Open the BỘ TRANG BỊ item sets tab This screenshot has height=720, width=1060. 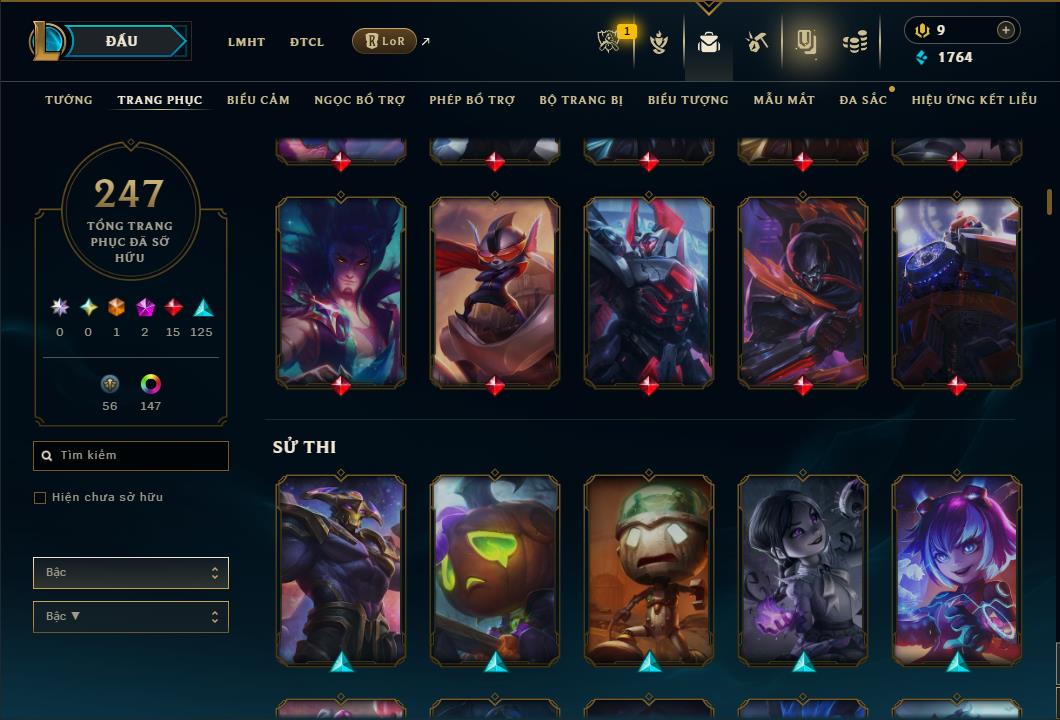click(581, 100)
